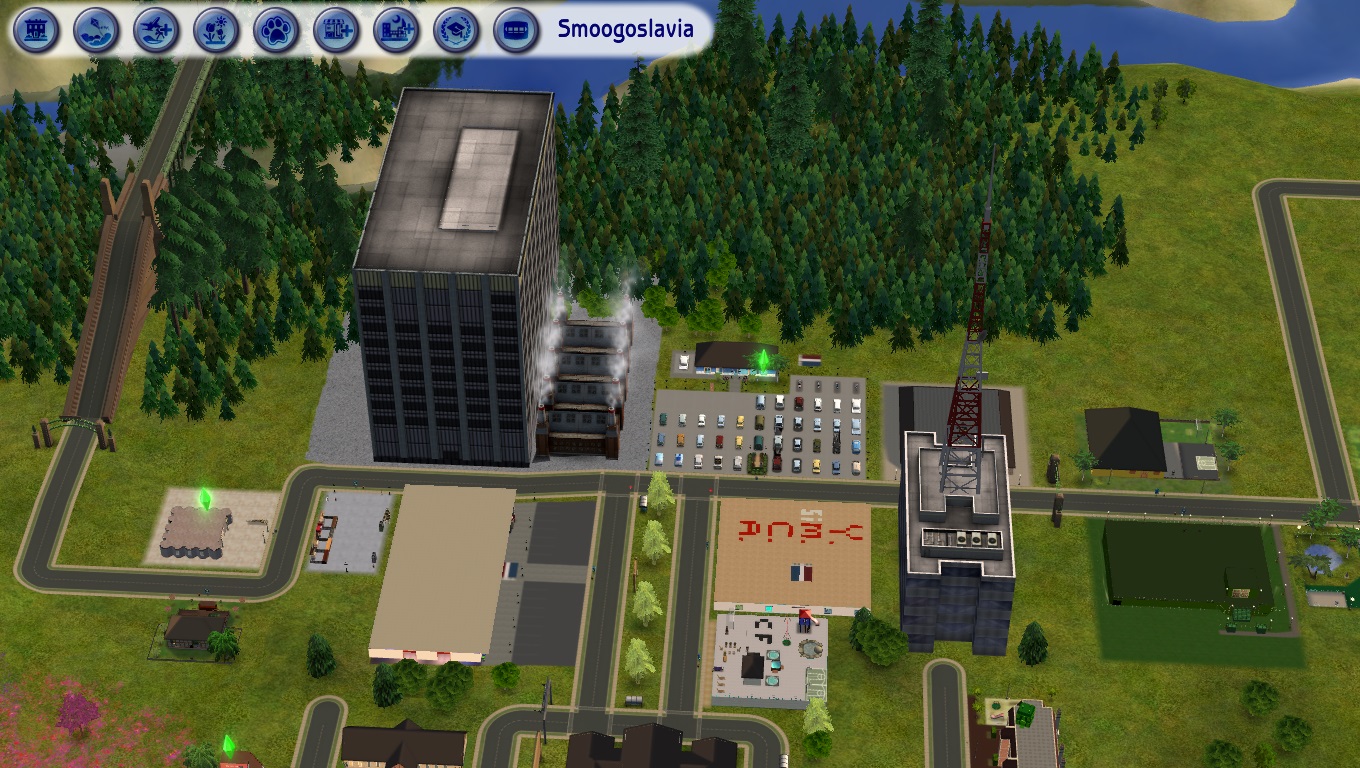Open the graduation cap university icon
The image size is (1360, 768).
pyautogui.click(x=456, y=30)
